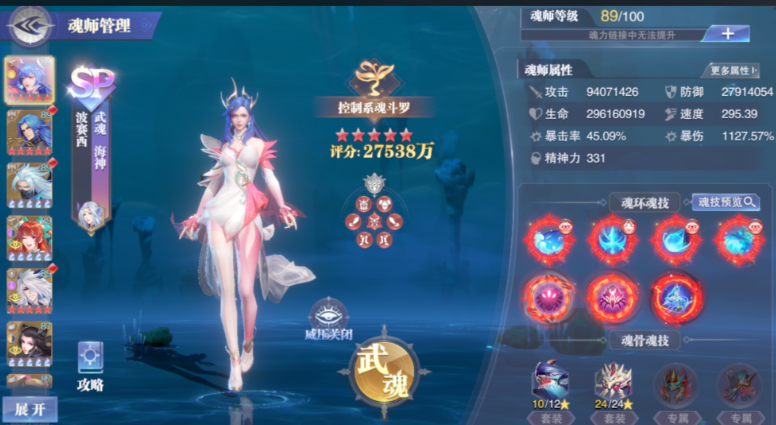
Task: Click the plus button beside soul master level
Action: (727, 33)
